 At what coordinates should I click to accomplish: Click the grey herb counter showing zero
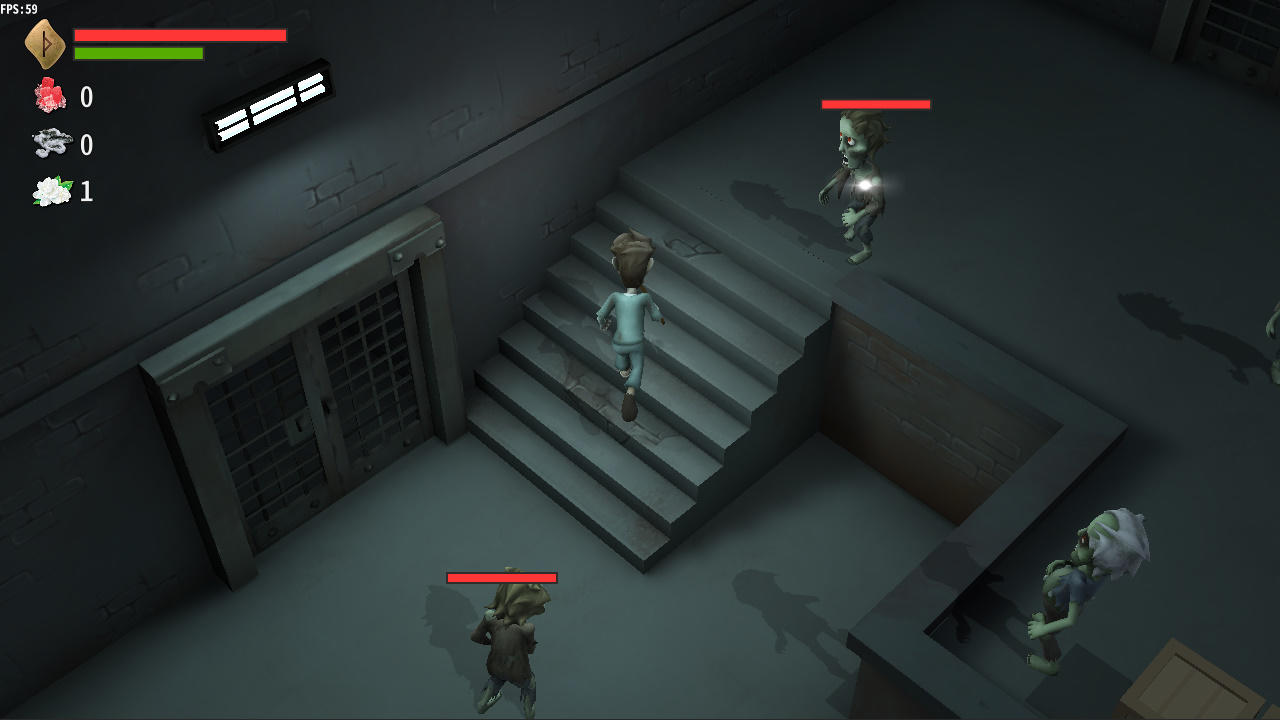click(x=86, y=145)
